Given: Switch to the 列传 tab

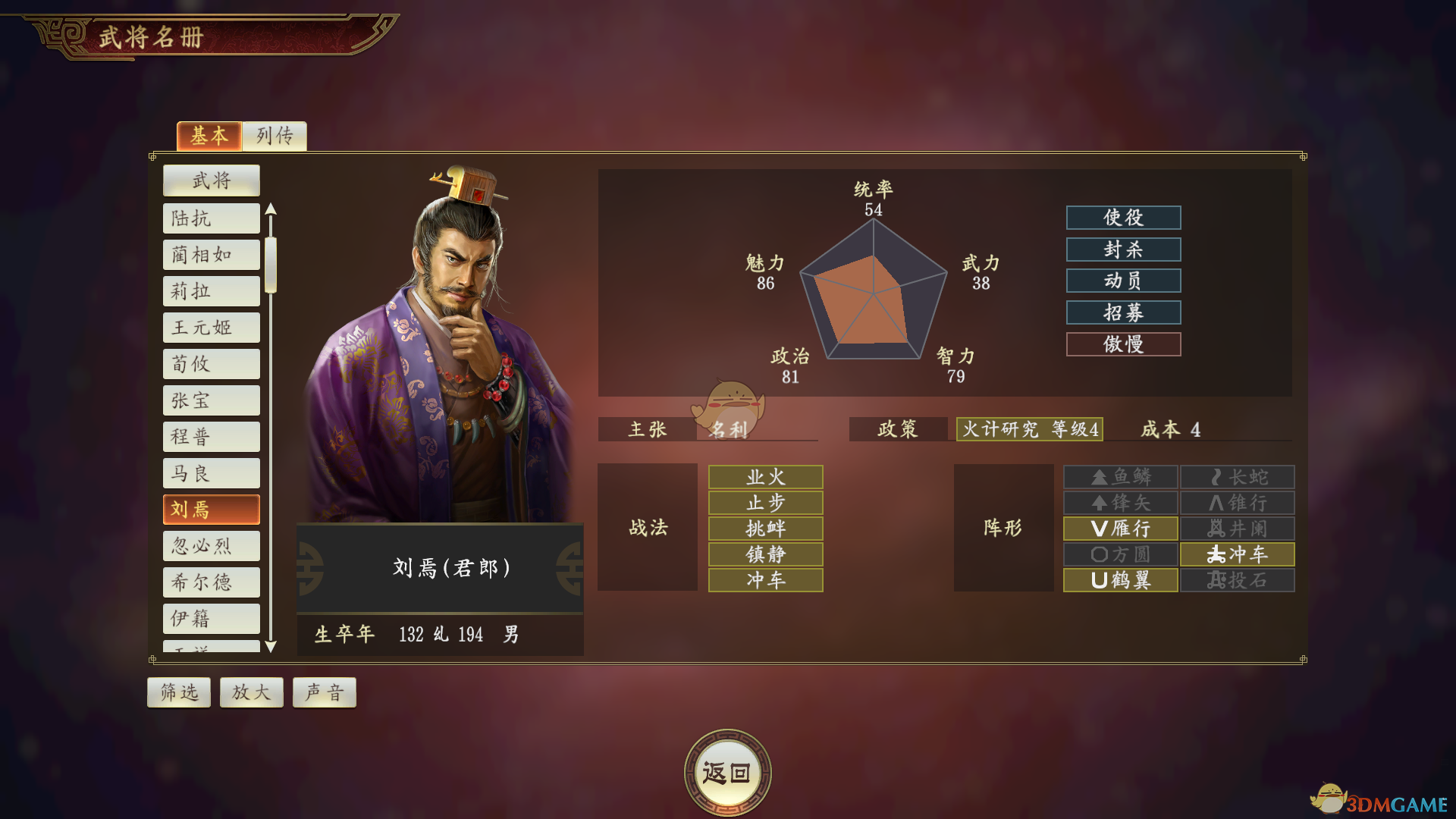Looking at the screenshot, I should pyautogui.click(x=275, y=136).
